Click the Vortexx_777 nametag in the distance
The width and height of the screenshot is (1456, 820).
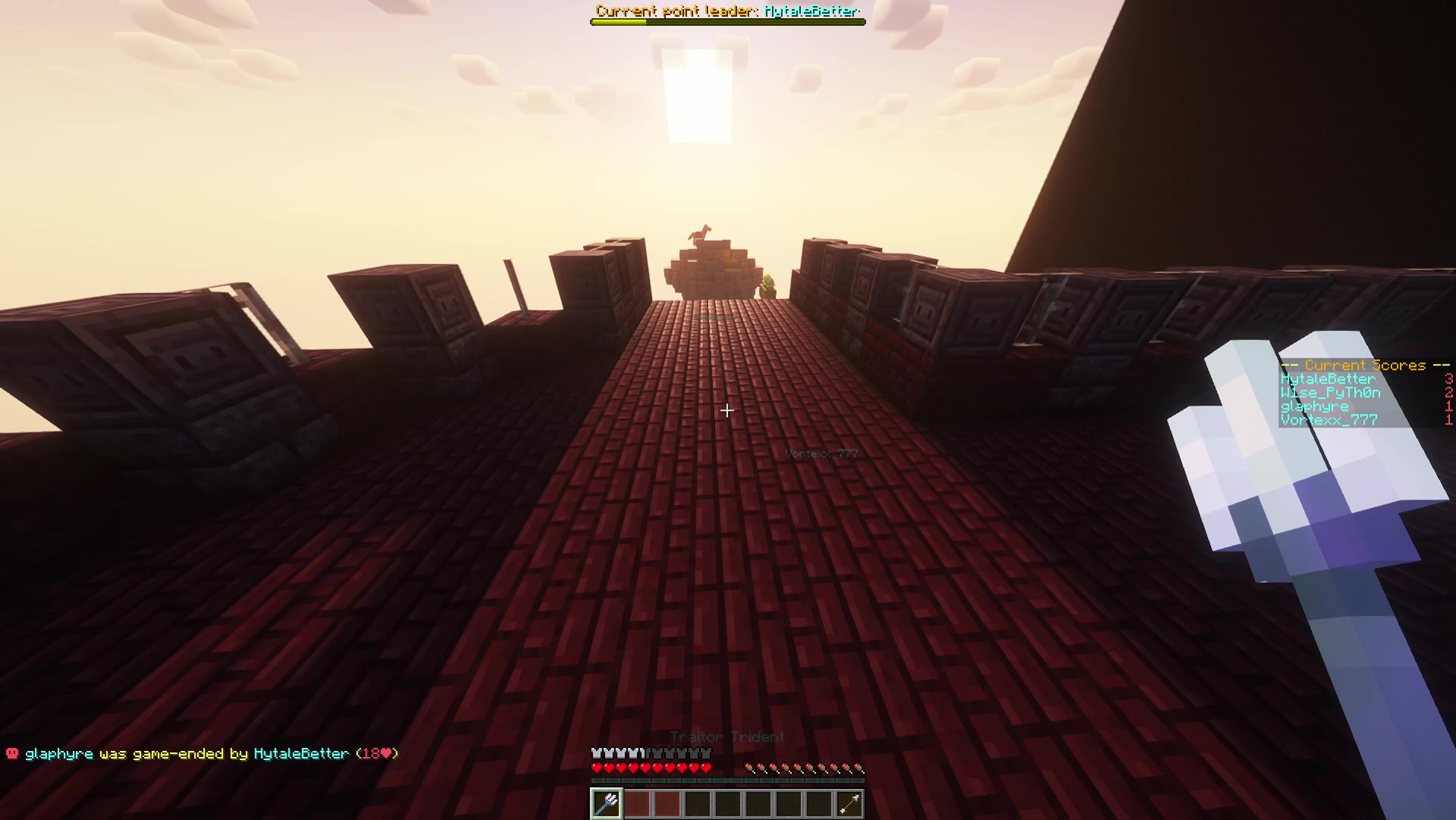point(822,453)
